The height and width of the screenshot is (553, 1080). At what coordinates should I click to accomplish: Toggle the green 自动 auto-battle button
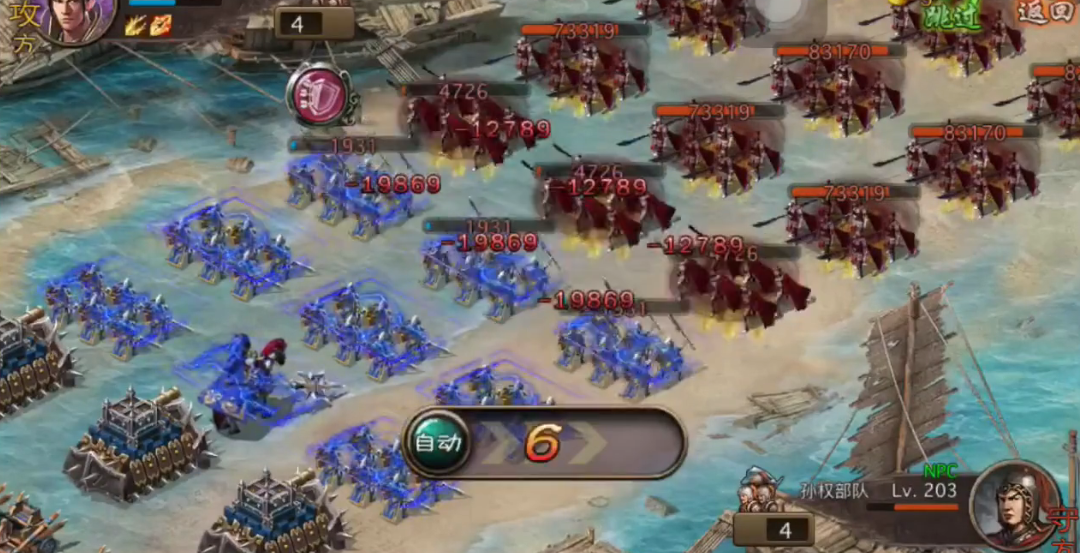click(x=437, y=442)
